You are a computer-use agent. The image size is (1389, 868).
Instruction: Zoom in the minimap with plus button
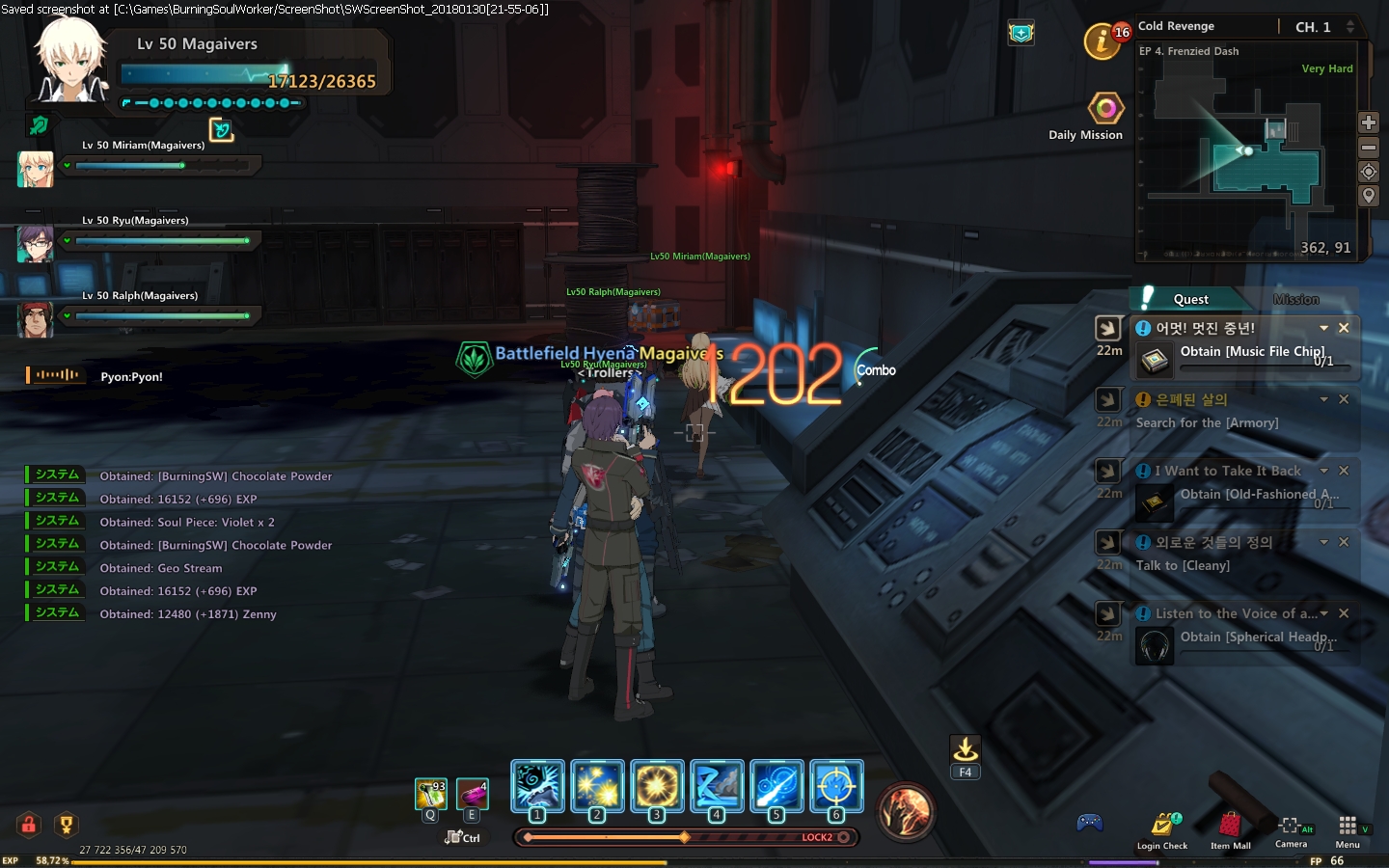[x=1368, y=122]
